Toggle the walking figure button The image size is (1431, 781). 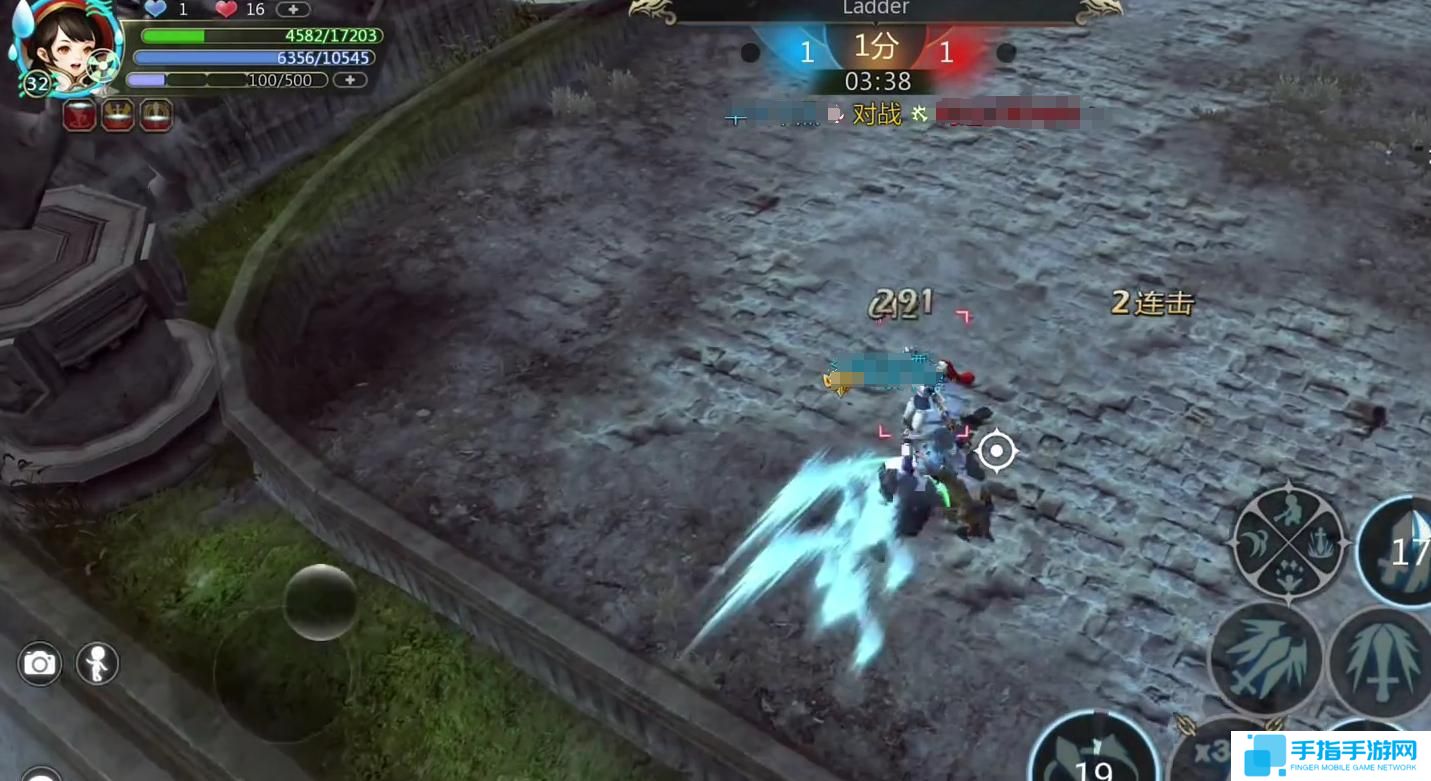[x=97, y=663]
